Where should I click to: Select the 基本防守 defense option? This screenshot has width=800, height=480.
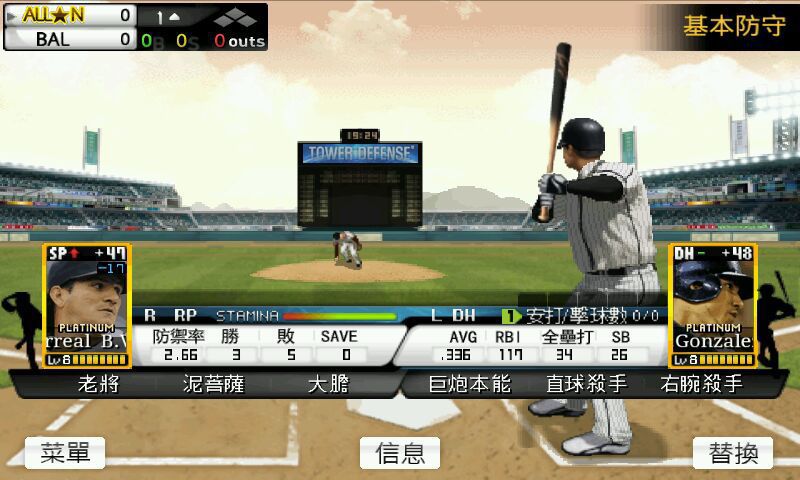tap(733, 25)
